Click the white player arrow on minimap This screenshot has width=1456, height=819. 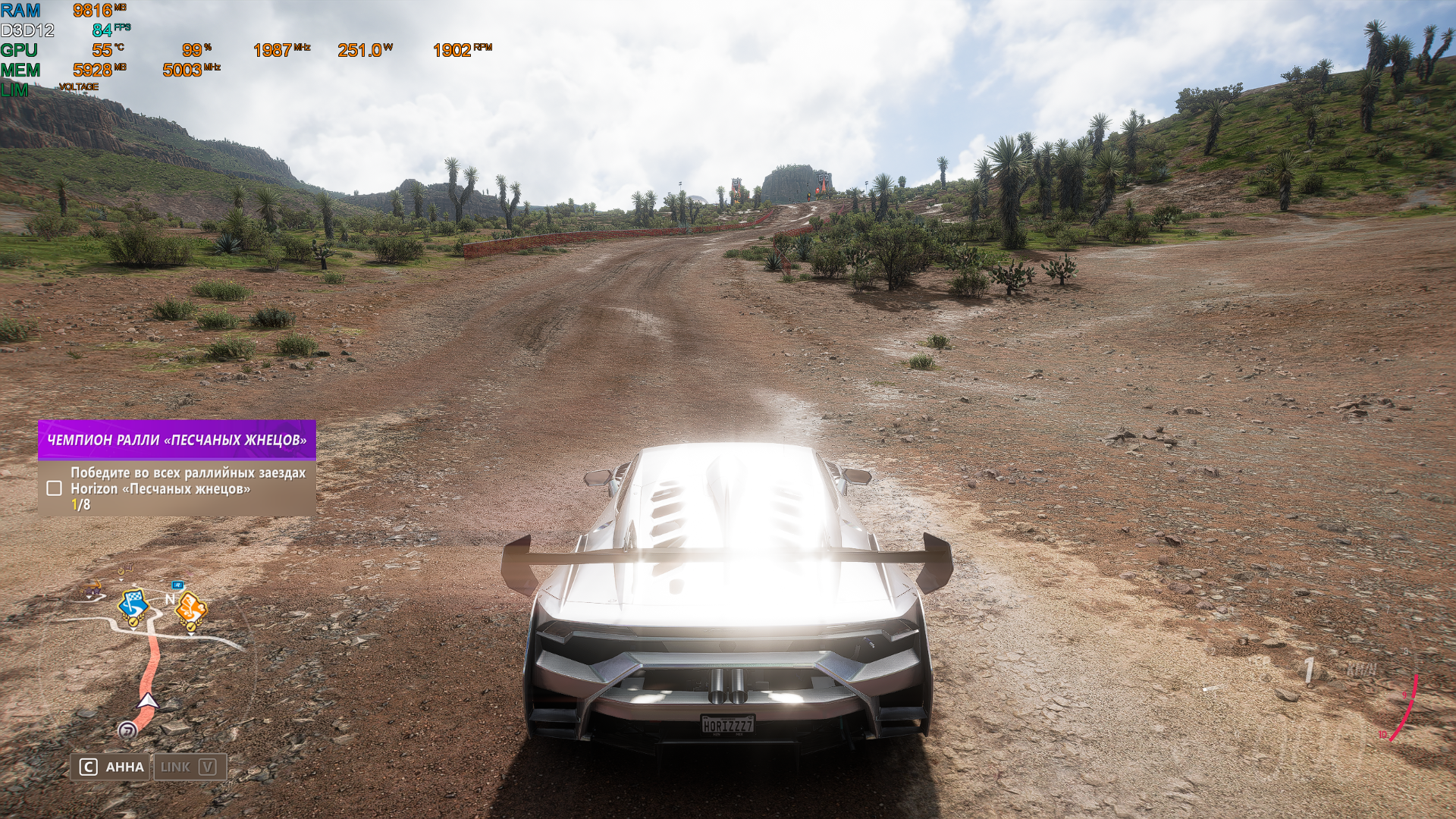click(x=148, y=700)
